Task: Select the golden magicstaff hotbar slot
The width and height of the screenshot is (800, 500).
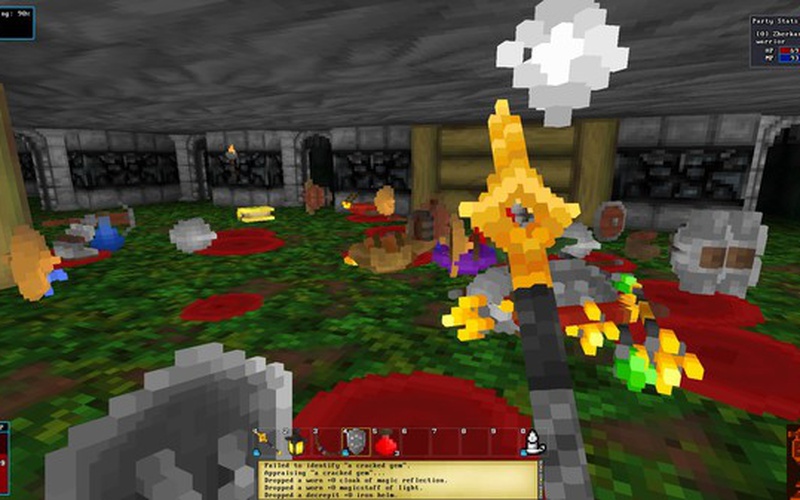Action: (x=264, y=441)
